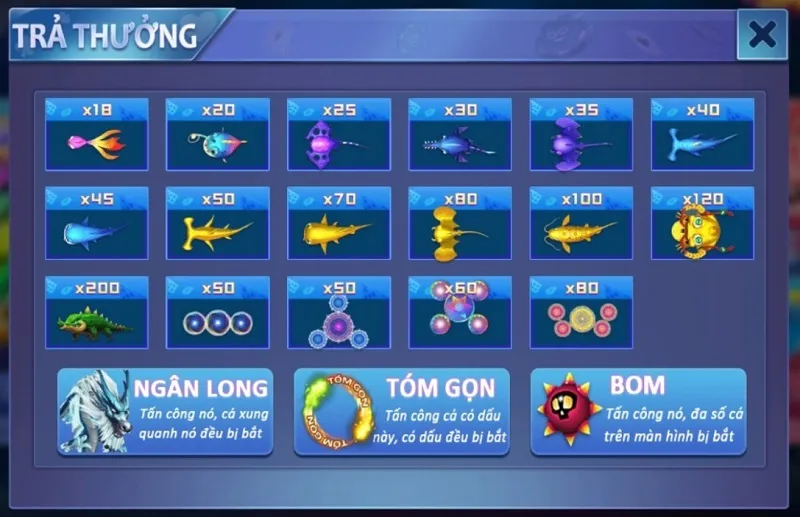The image size is (800, 517).
Task: Select the x20 anglerfish payout tile
Action: 218,134
